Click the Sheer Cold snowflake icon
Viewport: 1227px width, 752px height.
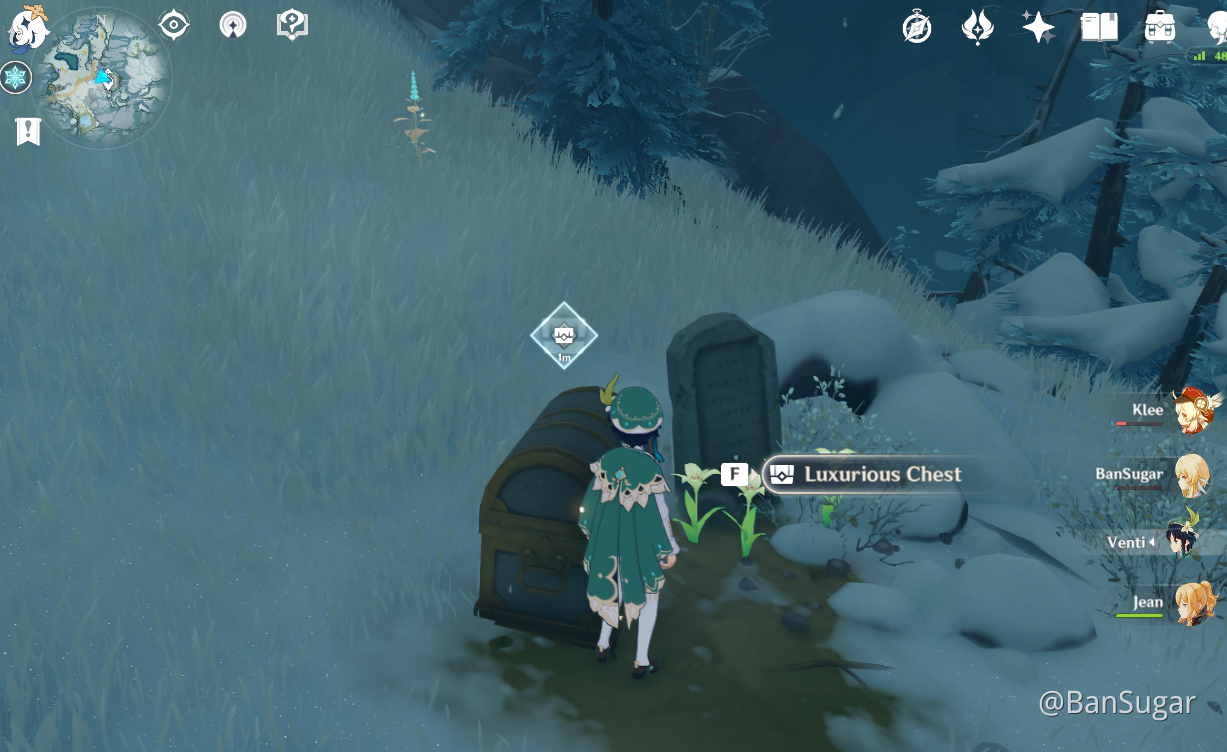coord(16,77)
